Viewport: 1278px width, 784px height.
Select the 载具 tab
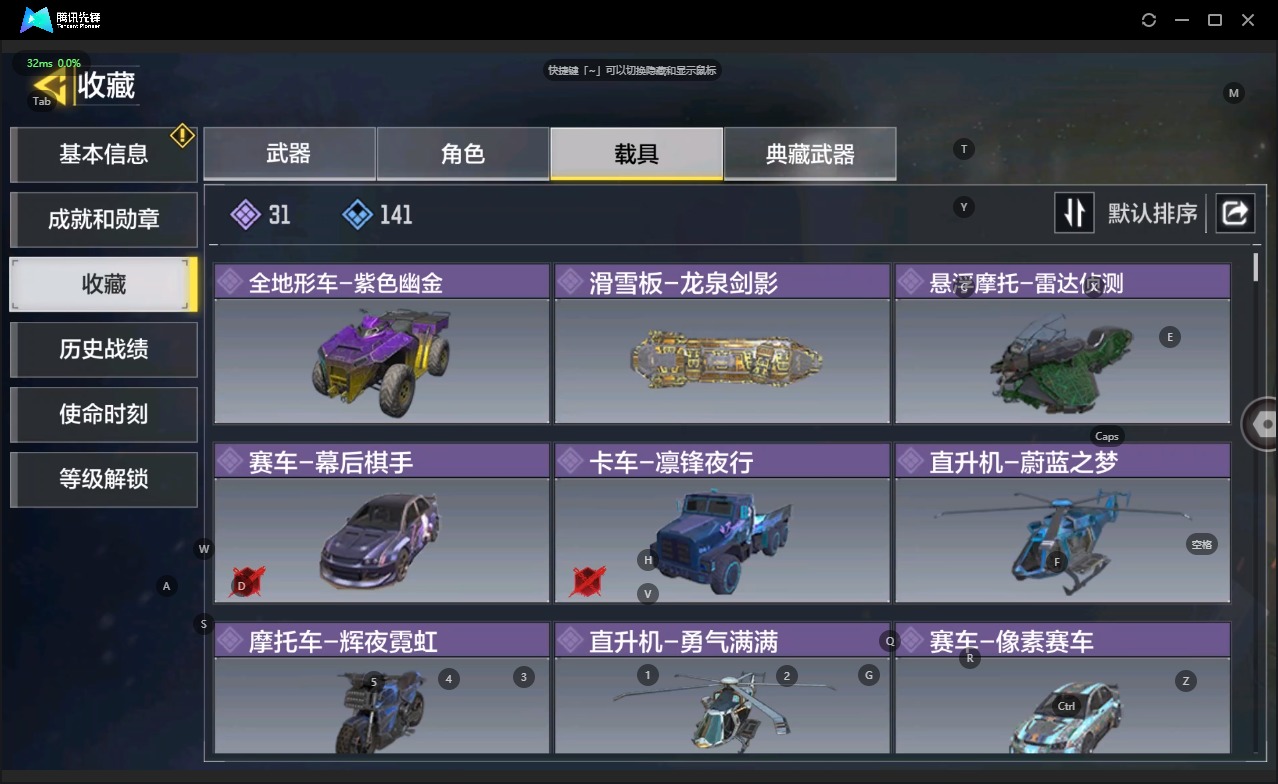(636, 154)
